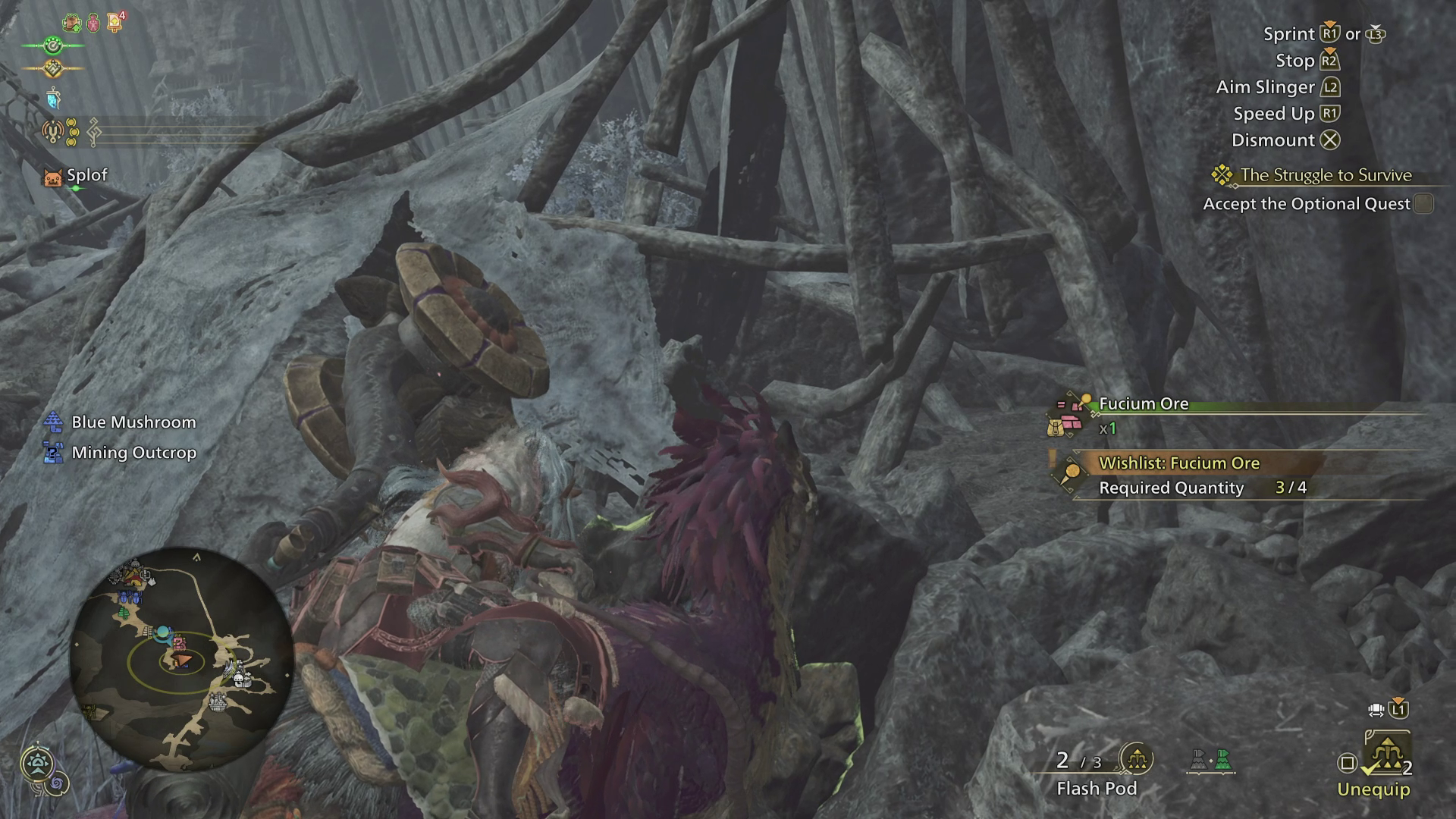This screenshot has height=819, width=1456.
Task: Click the golden Wishlist pin icon
Action: pos(1072,474)
